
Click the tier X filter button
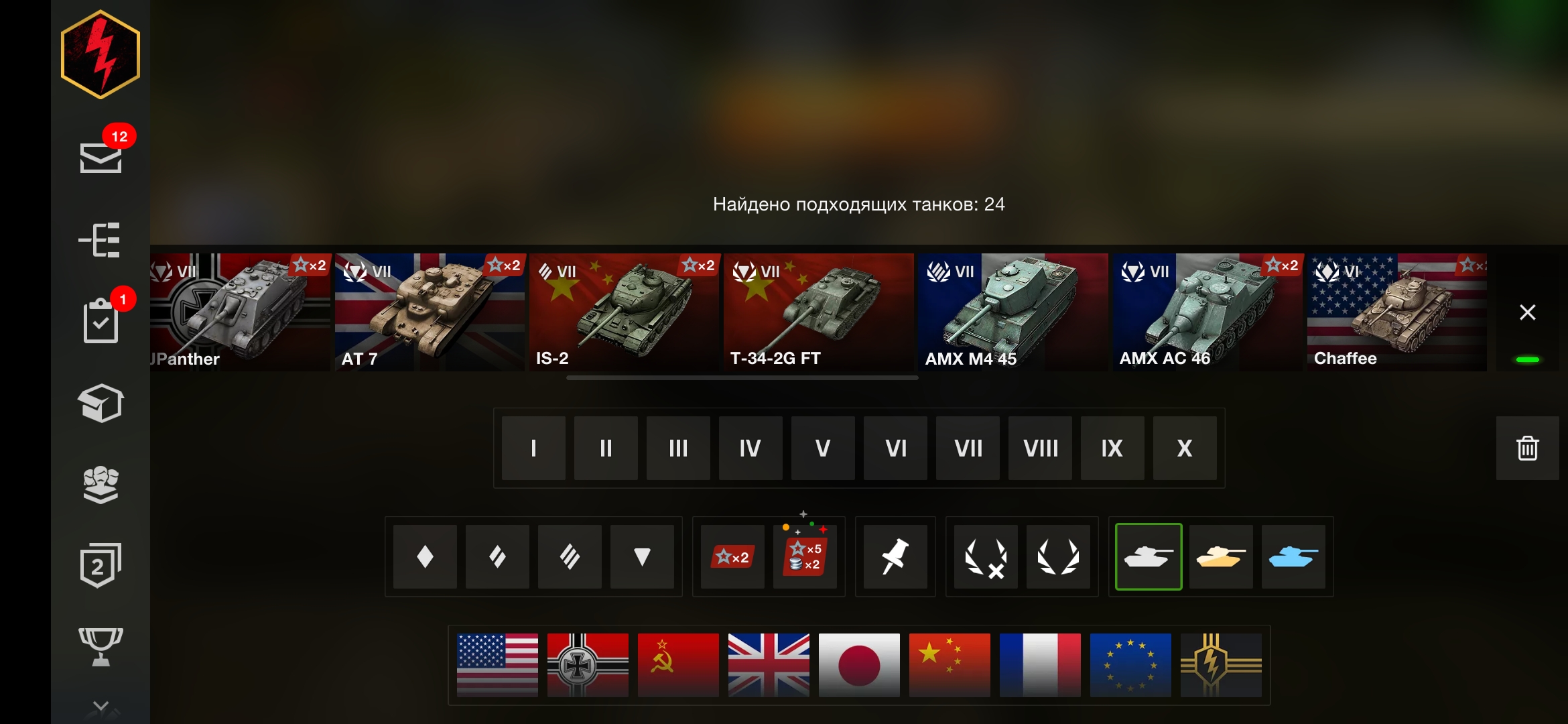1185,448
